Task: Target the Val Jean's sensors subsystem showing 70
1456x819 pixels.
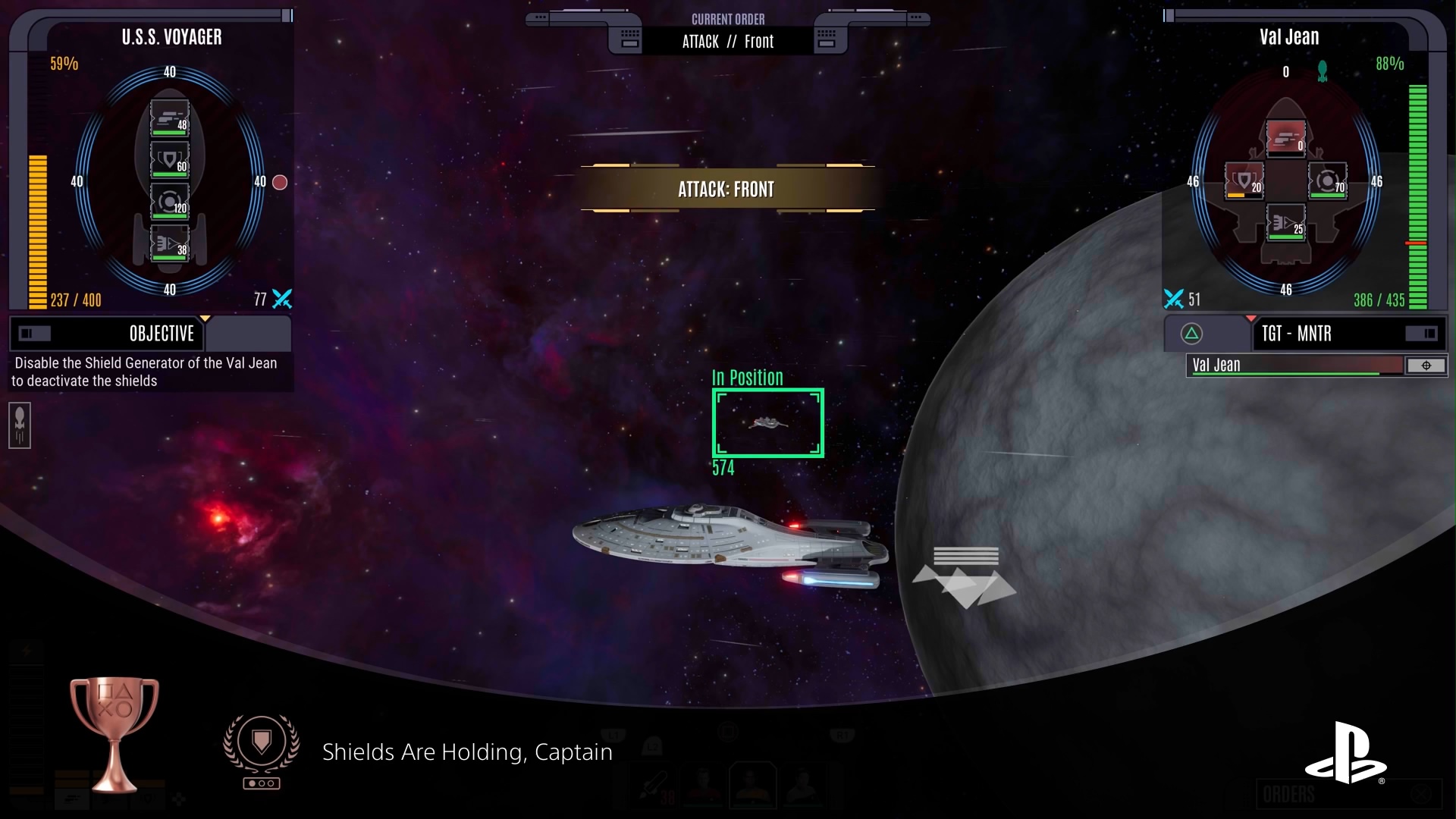Action: 1327,181
